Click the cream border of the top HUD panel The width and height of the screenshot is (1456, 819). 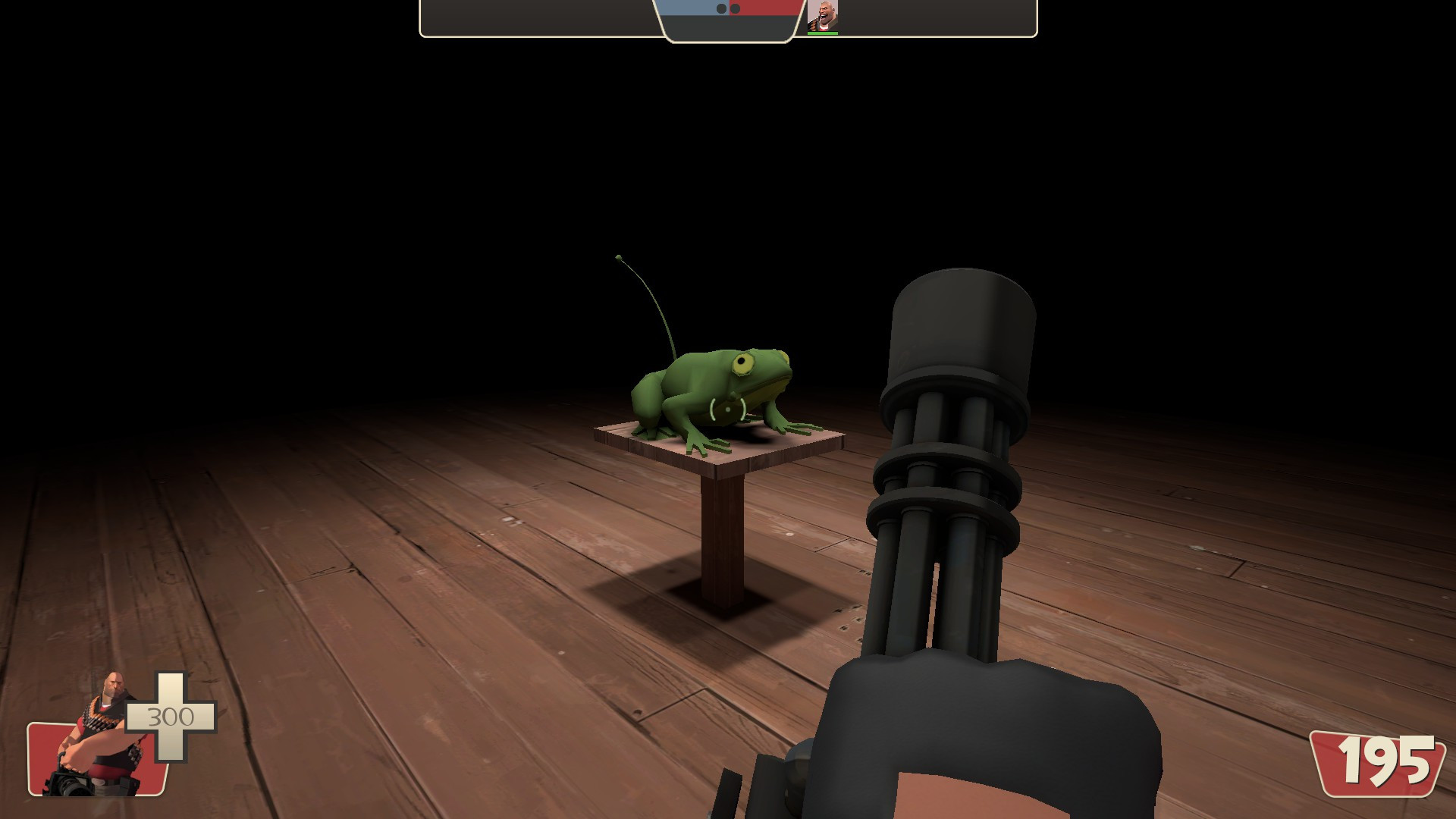click(531, 36)
